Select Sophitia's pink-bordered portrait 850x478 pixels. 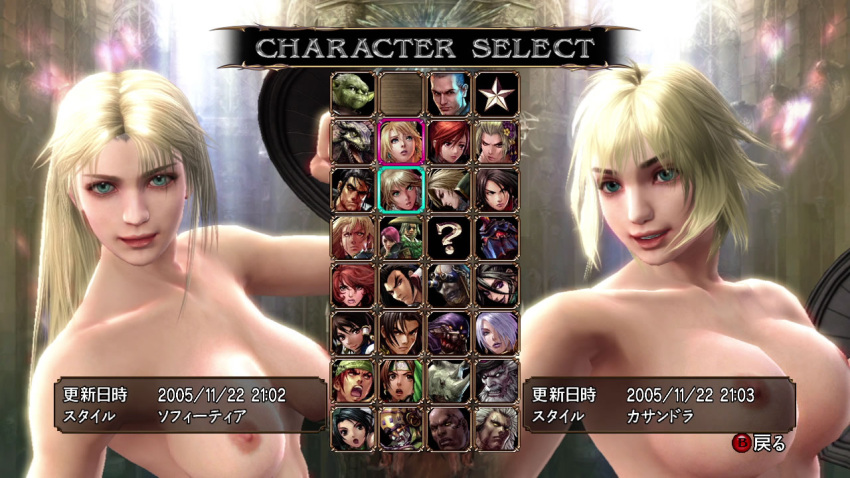pyautogui.click(x=402, y=141)
